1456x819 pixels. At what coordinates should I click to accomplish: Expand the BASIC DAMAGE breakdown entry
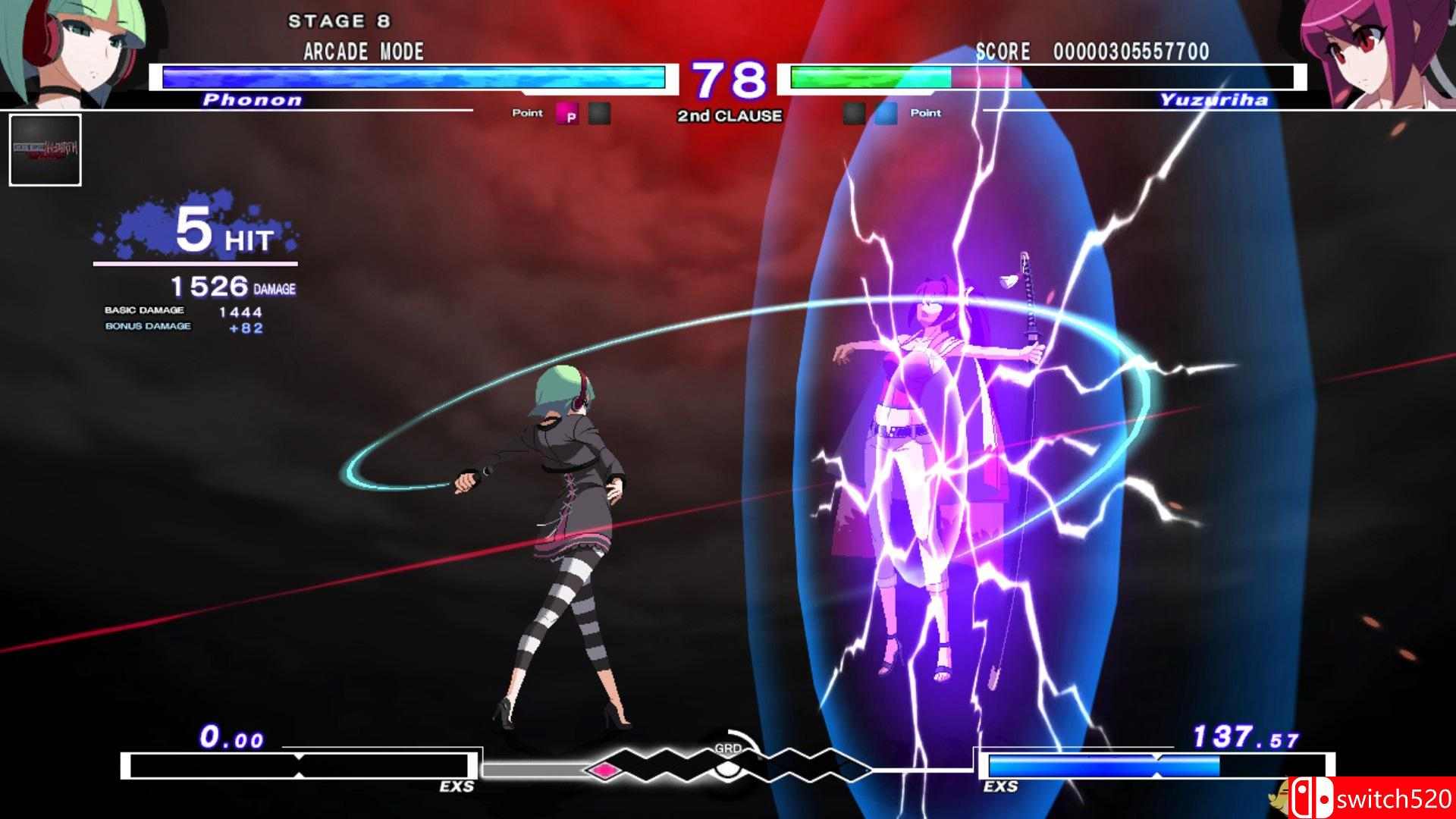[x=144, y=309]
